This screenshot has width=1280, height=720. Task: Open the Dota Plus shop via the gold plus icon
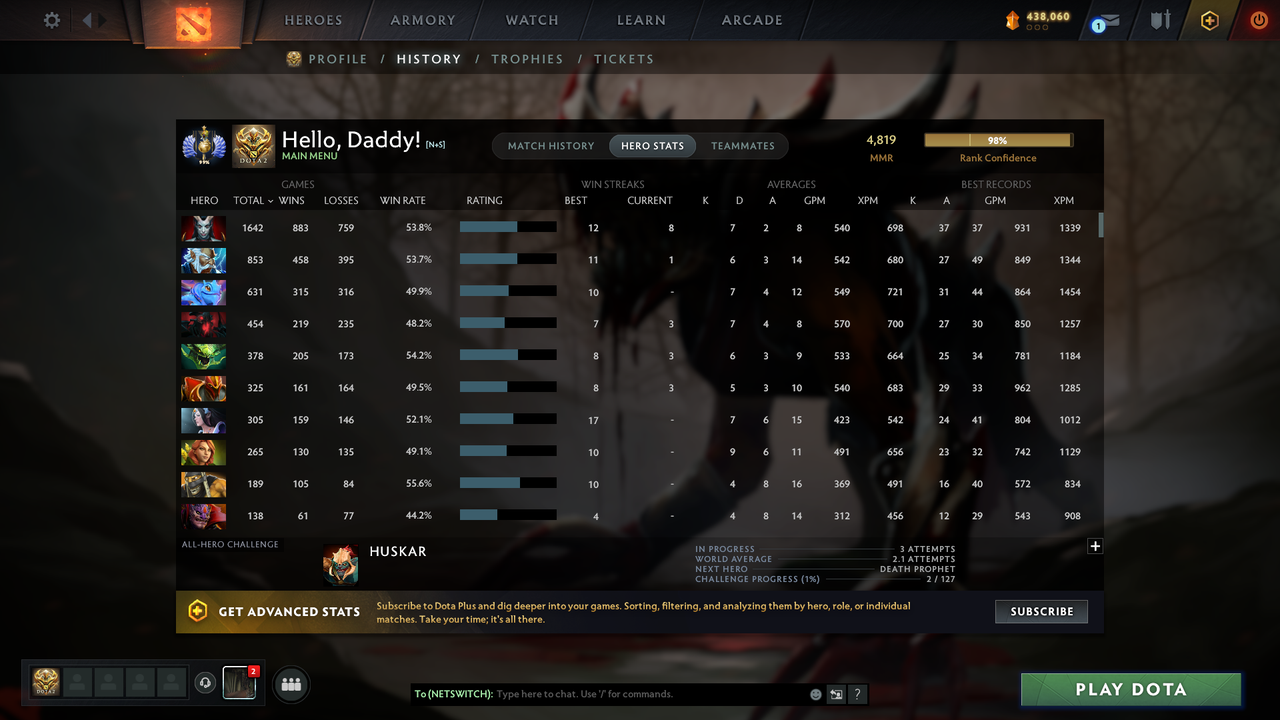[1208, 20]
